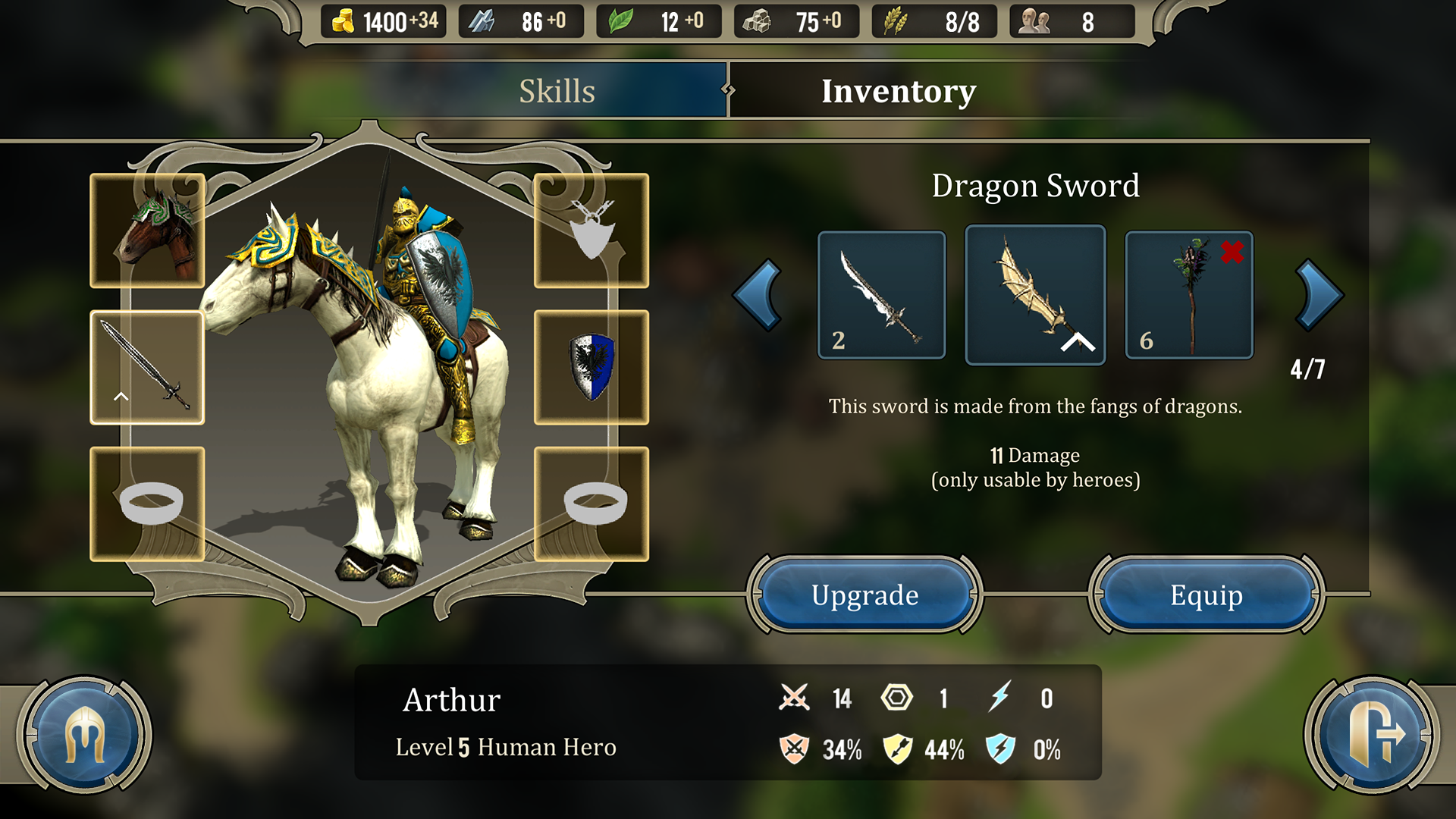
Task: Select the Dragon Sword inventory item
Action: 1035,295
